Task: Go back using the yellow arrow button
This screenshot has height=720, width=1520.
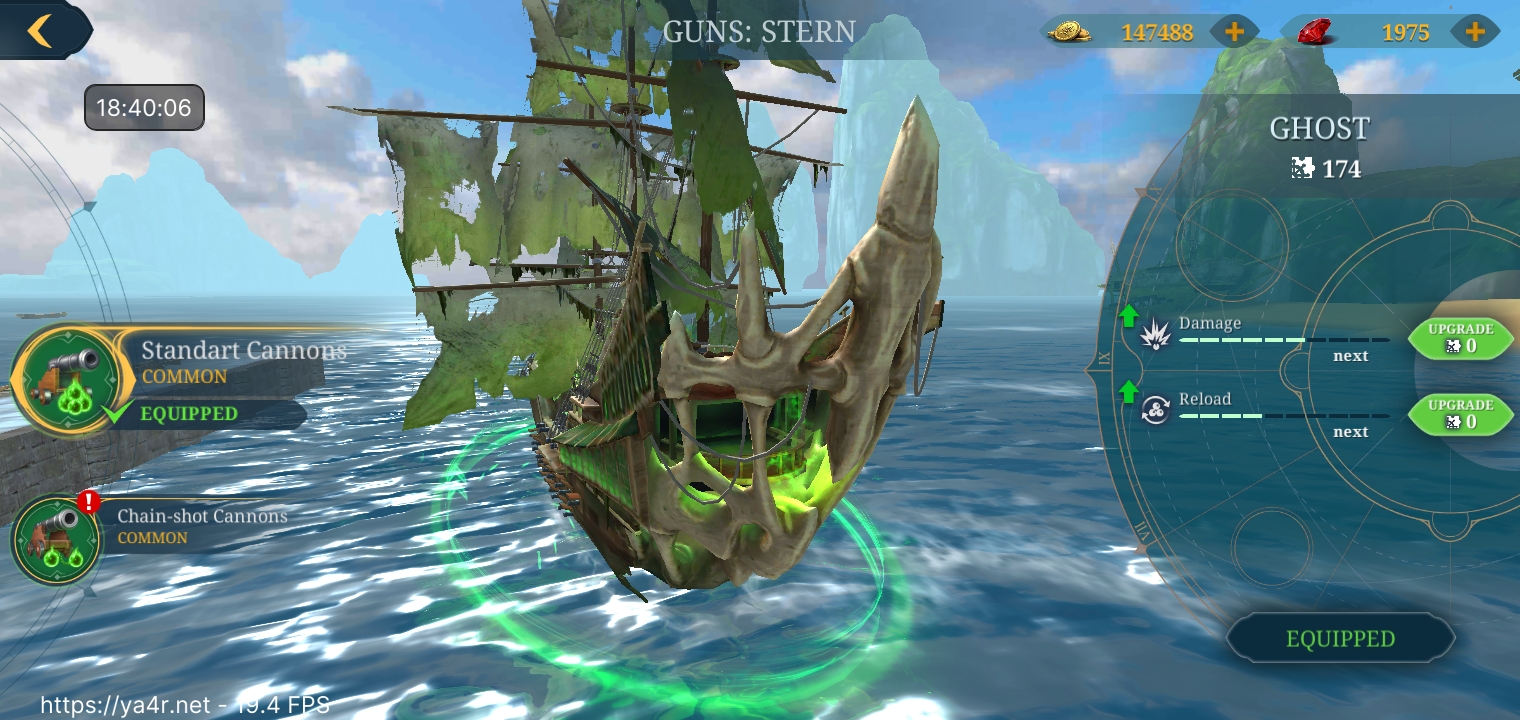Action: click(40, 30)
